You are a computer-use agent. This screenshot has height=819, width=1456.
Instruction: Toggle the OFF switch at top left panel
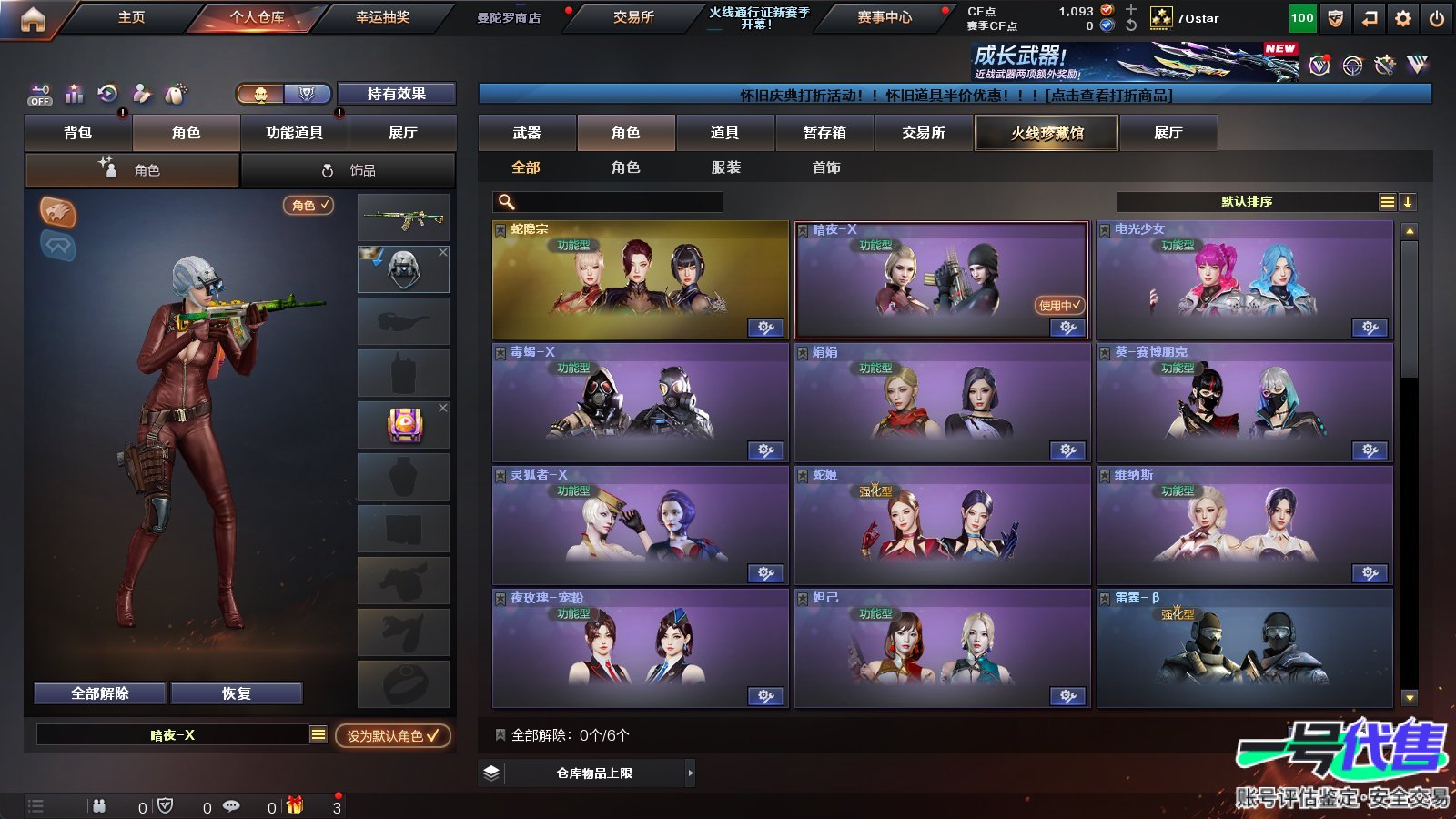pos(38,97)
